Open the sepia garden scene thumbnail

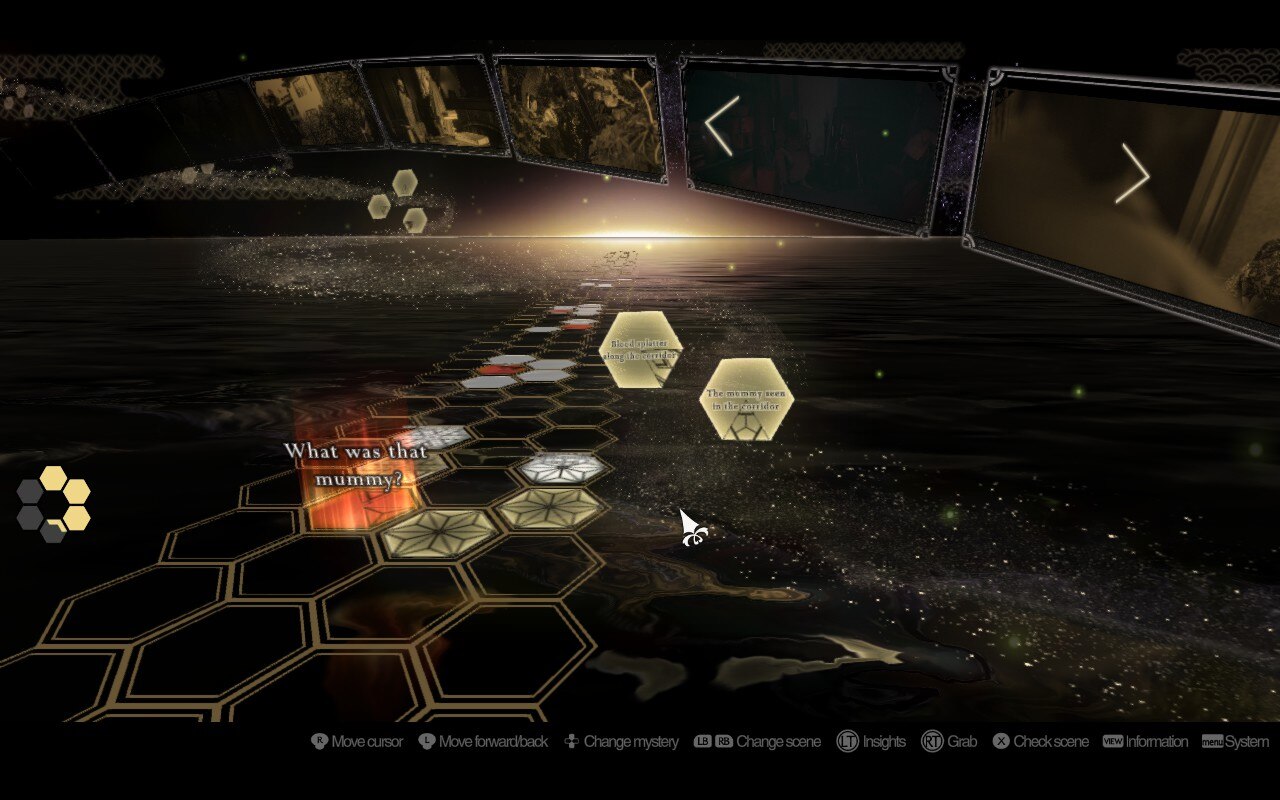[x=582, y=117]
